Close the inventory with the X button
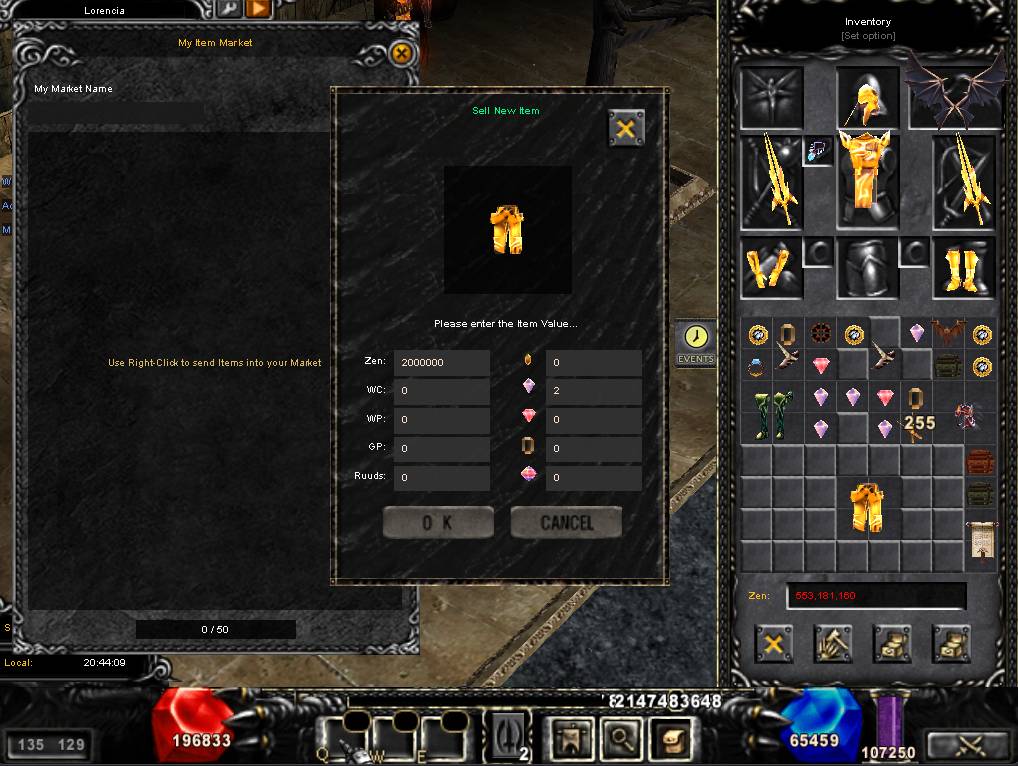1018x766 pixels. click(772, 645)
